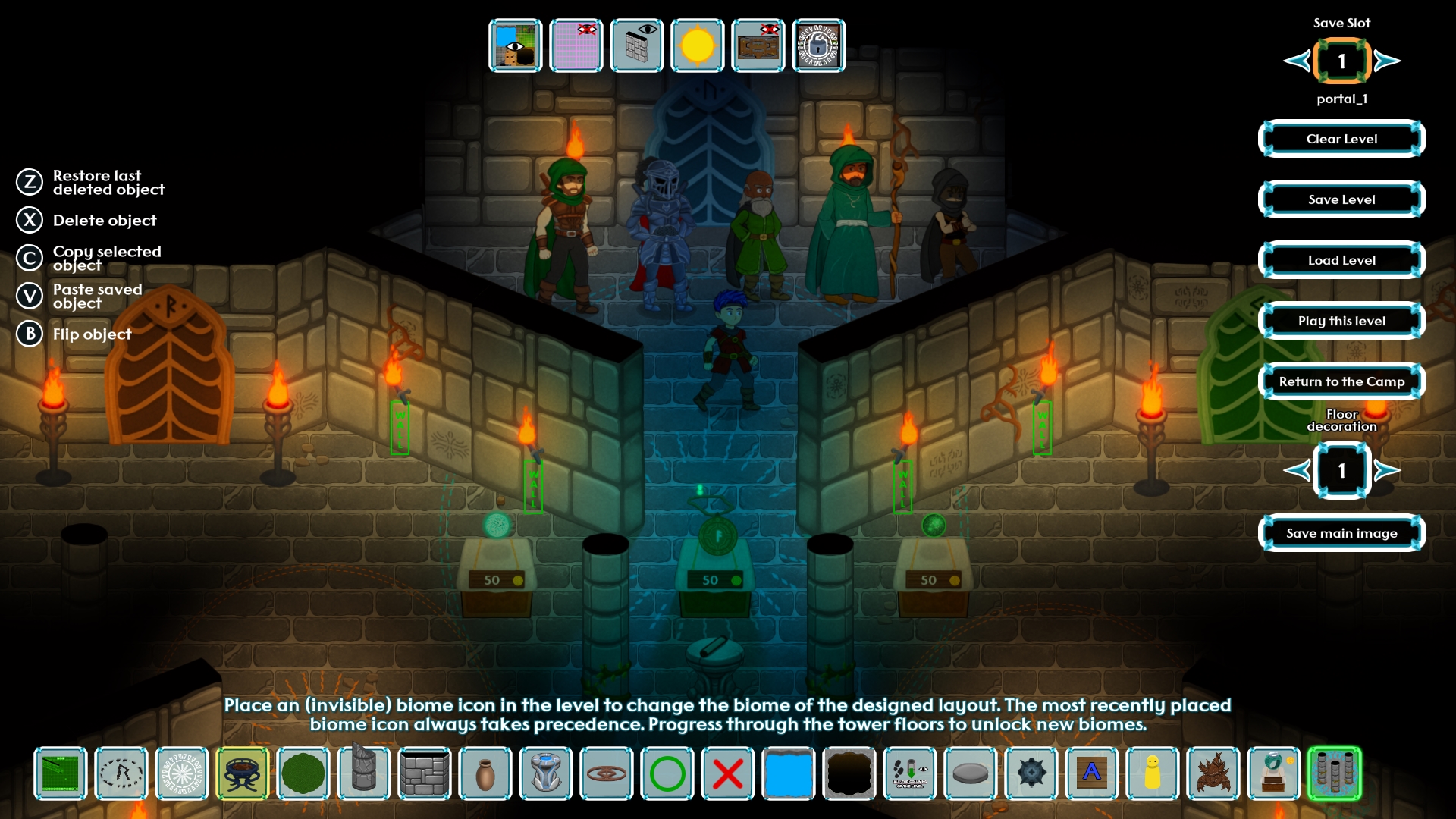Toggle the pink grid visibility
The width and height of the screenshot is (1456, 819).
tap(576, 45)
